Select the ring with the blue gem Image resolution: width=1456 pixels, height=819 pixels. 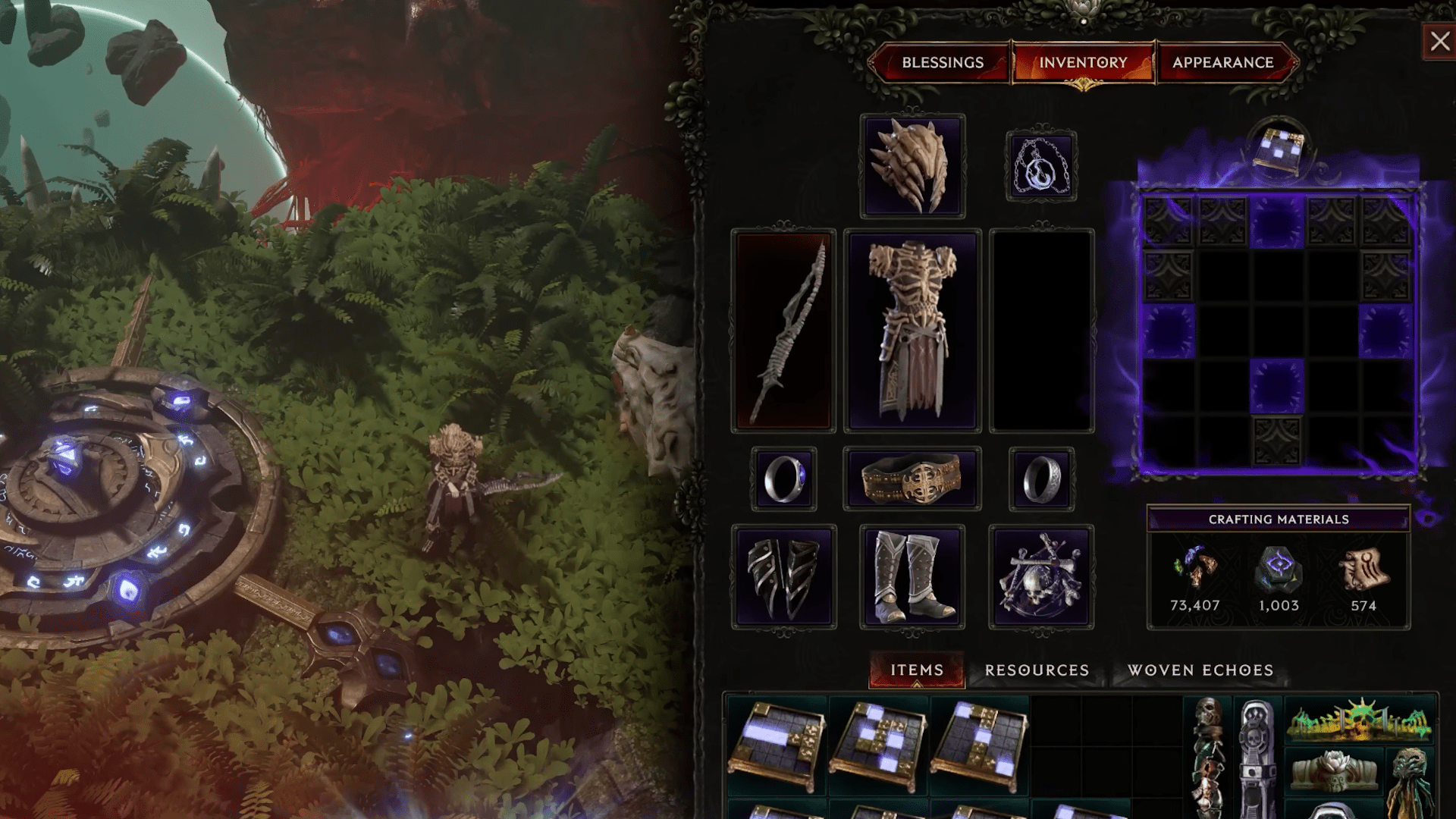click(x=783, y=479)
